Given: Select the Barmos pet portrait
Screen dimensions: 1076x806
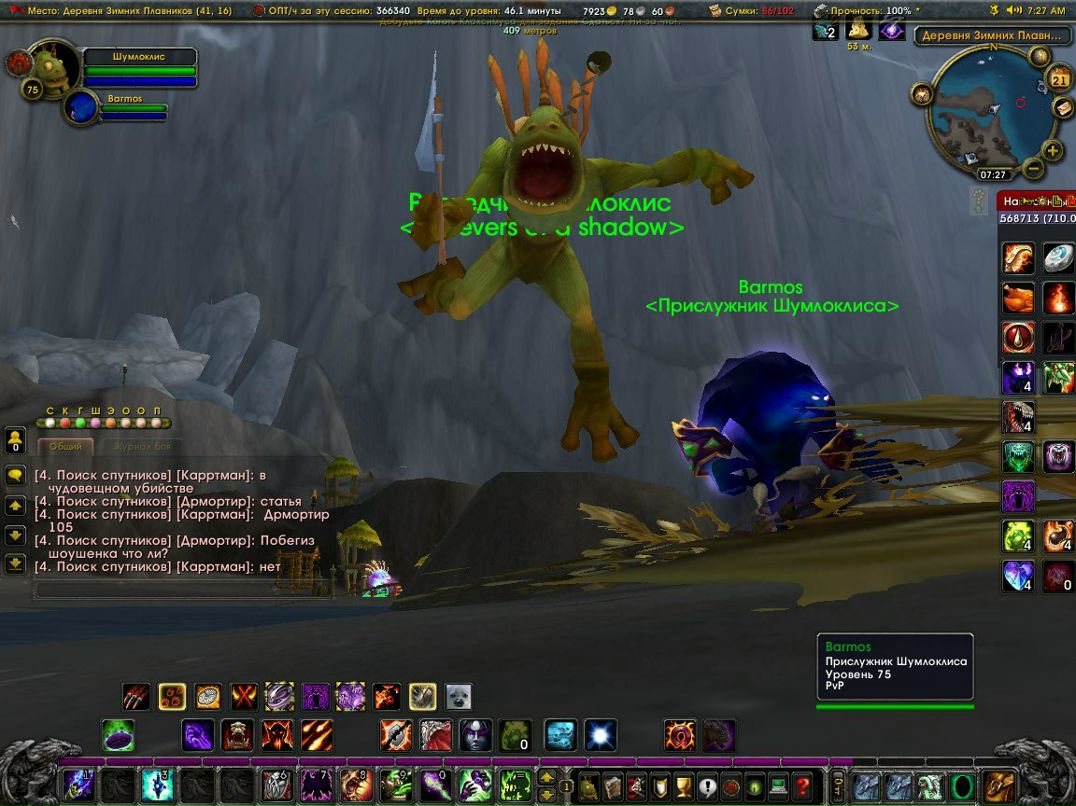Looking at the screenshot, I should 82,106.
